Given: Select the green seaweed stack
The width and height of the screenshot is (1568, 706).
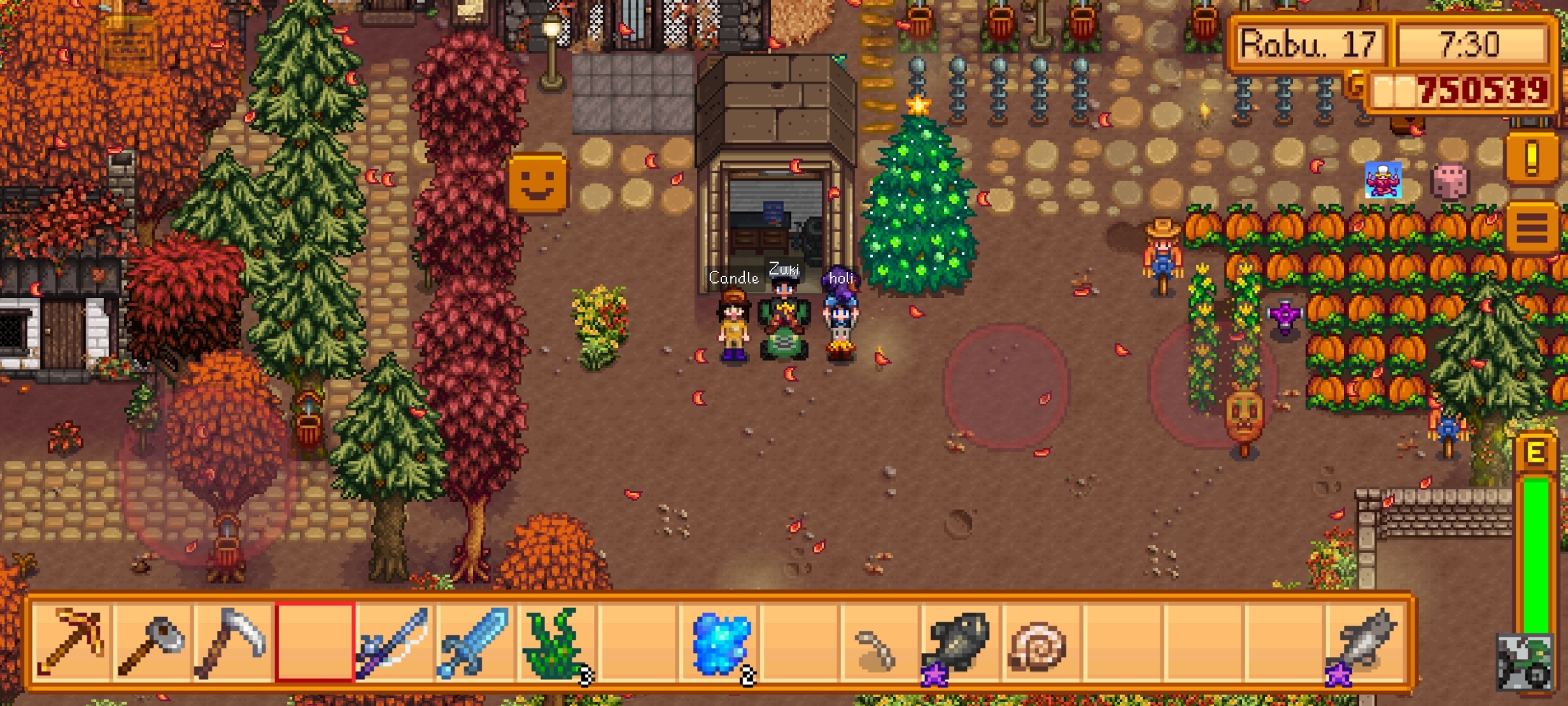Looking at the screenshot, I should pos(557,642).
